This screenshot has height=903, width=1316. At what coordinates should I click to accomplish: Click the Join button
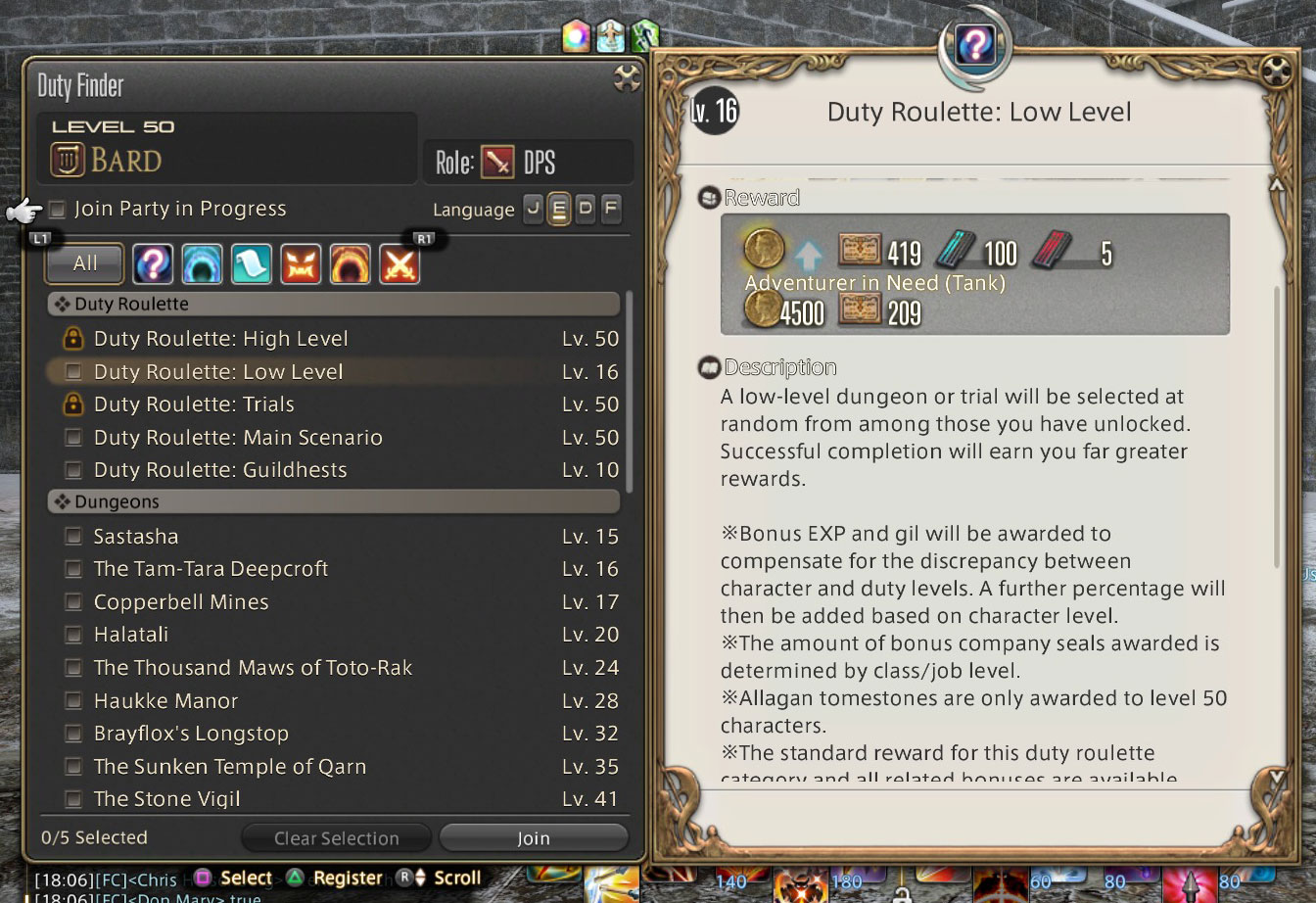coord(533,838)
